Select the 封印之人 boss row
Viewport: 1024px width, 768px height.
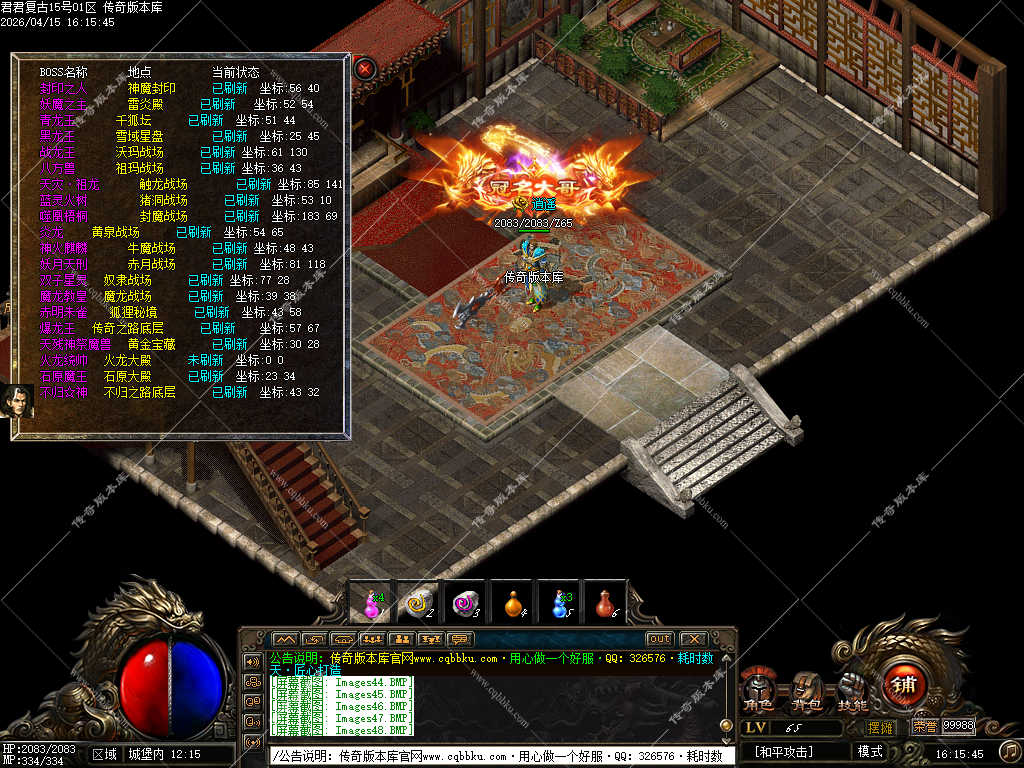point(64,88)
